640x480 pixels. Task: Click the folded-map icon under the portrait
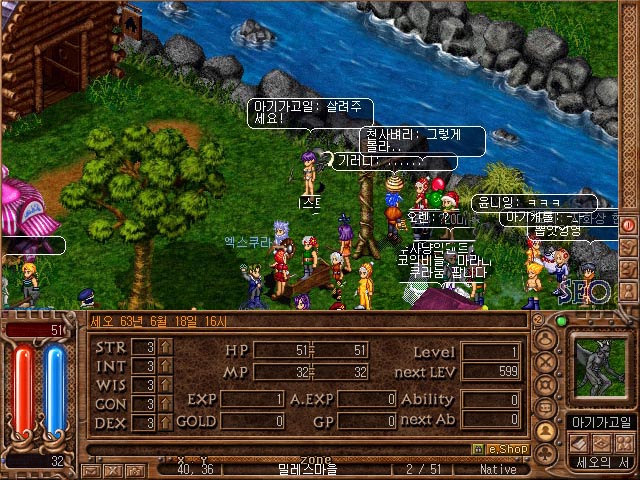tap(600, 443)
